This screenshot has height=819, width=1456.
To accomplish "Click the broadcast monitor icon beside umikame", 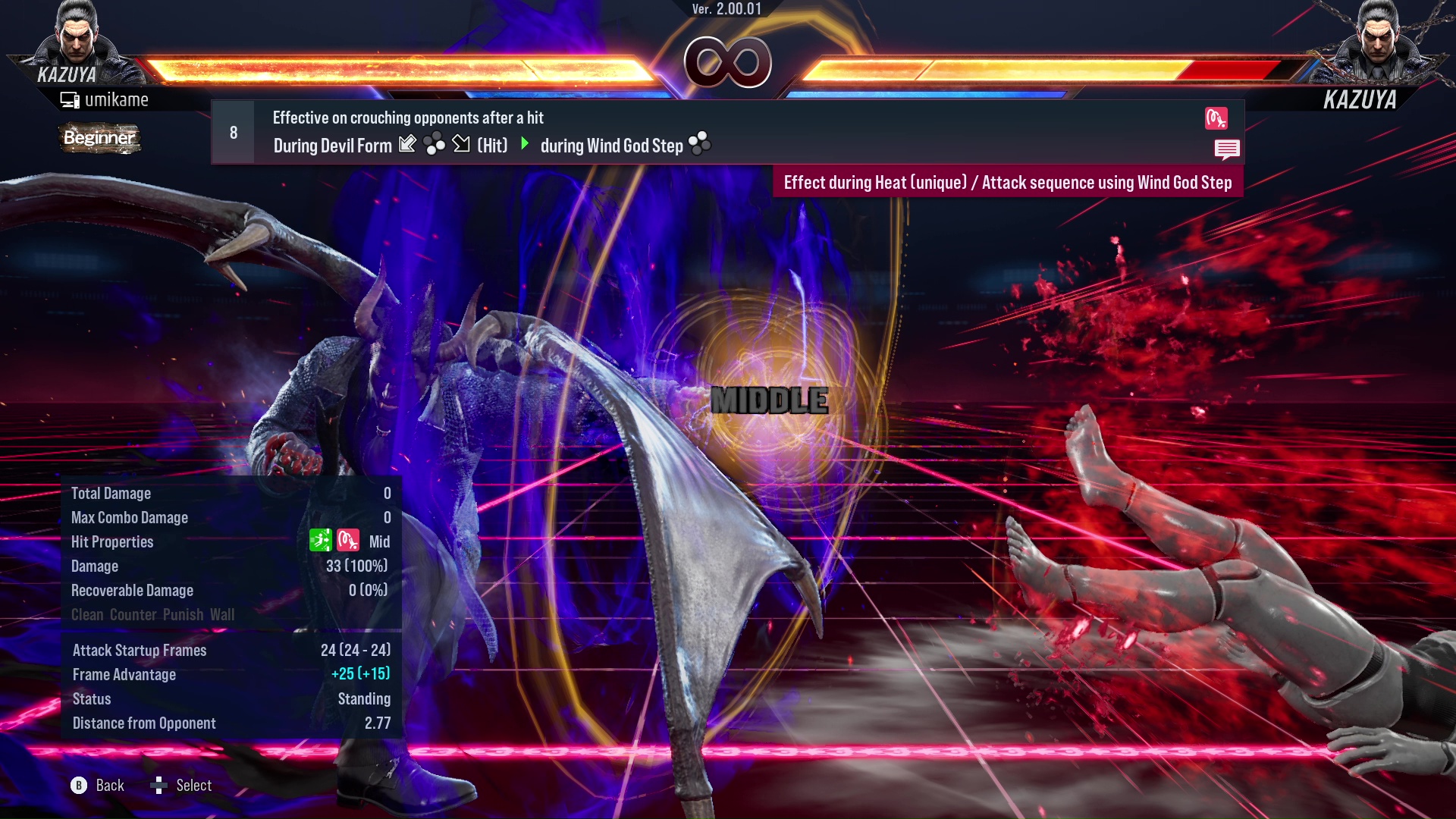I will [71, 99].
